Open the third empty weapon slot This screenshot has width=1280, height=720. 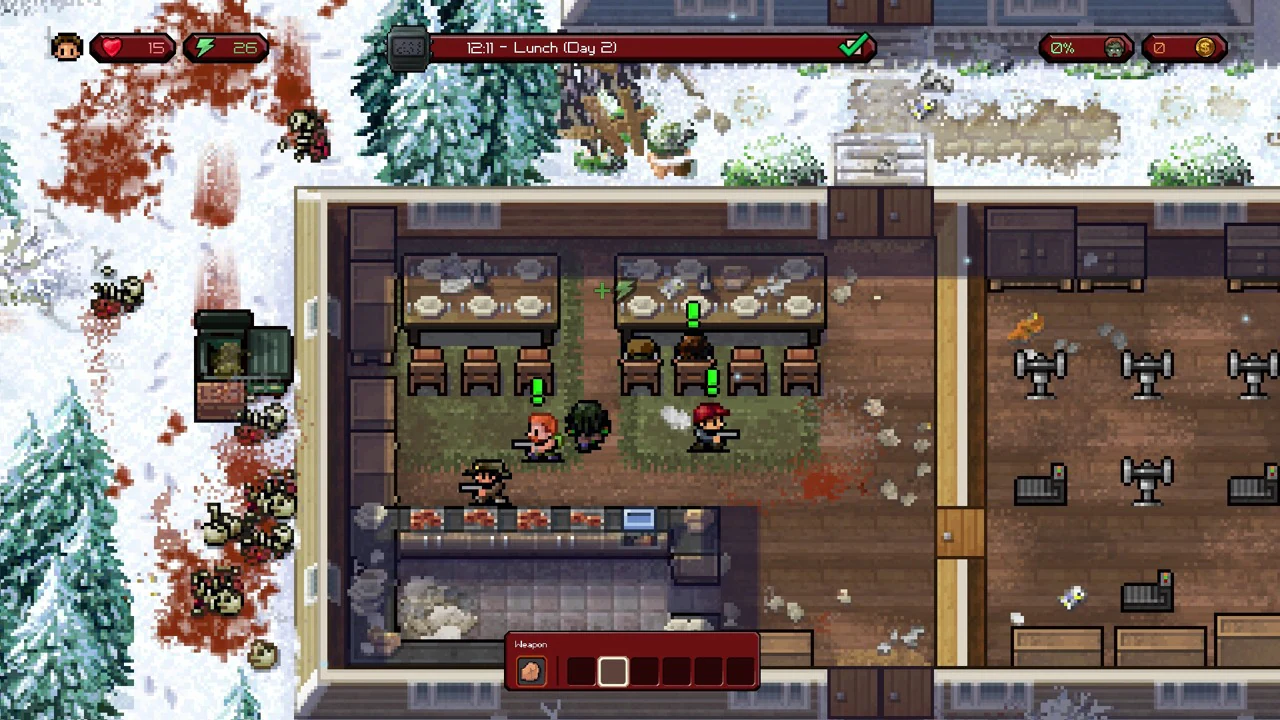[x=645, y=671]
